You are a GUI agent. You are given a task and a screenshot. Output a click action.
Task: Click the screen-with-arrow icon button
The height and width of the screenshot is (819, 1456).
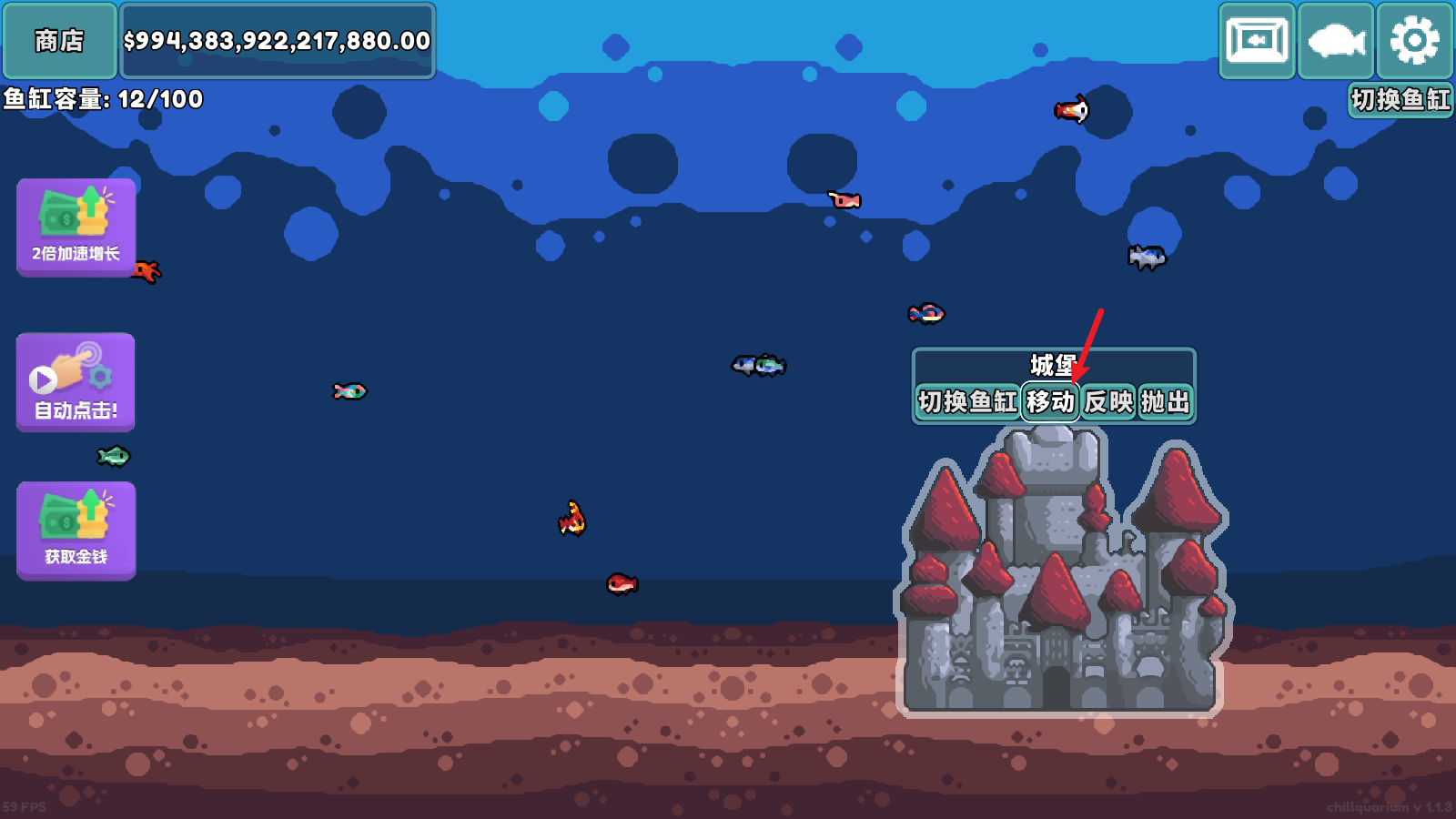(1257, 41)
